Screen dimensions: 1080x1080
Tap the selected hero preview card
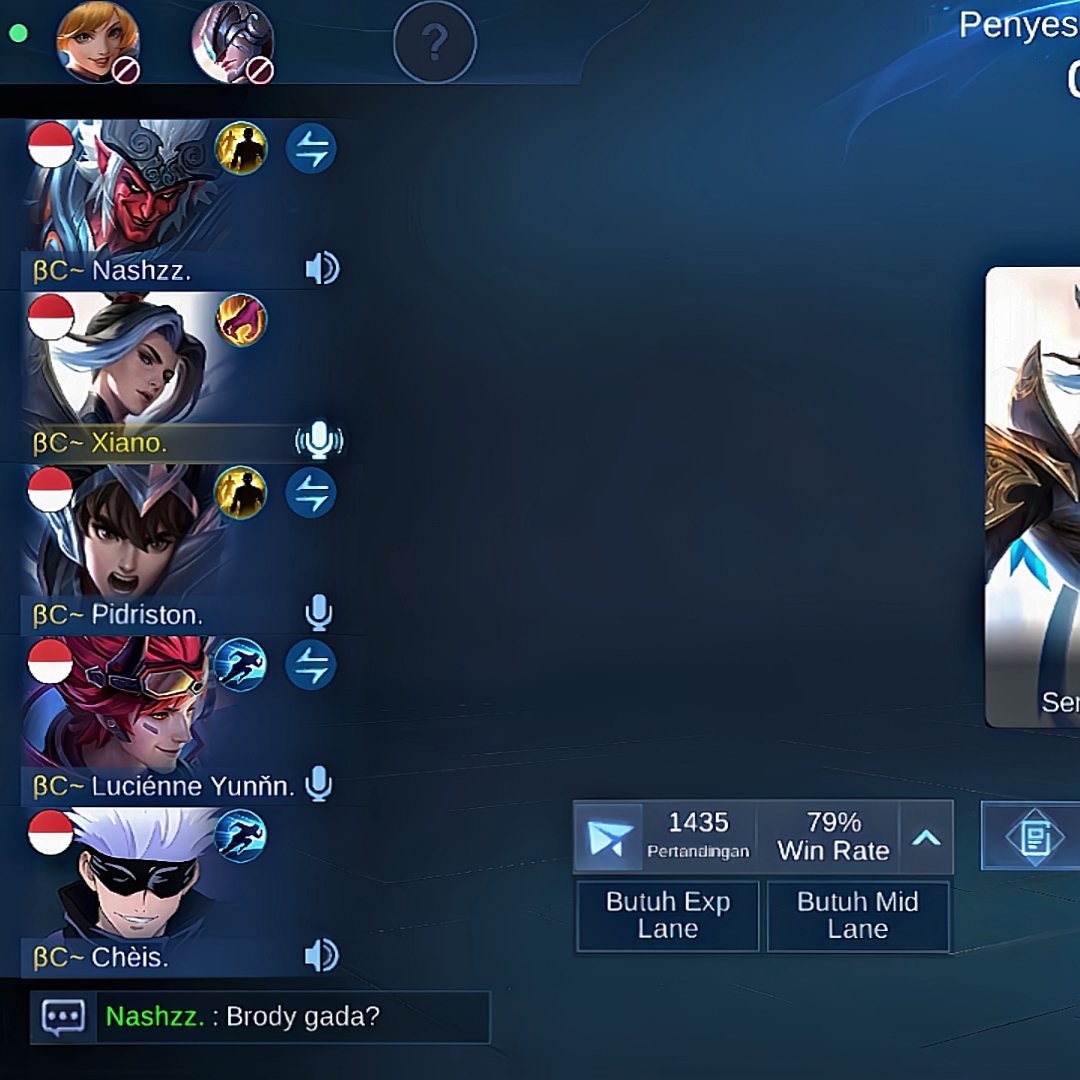[1033, 495]
